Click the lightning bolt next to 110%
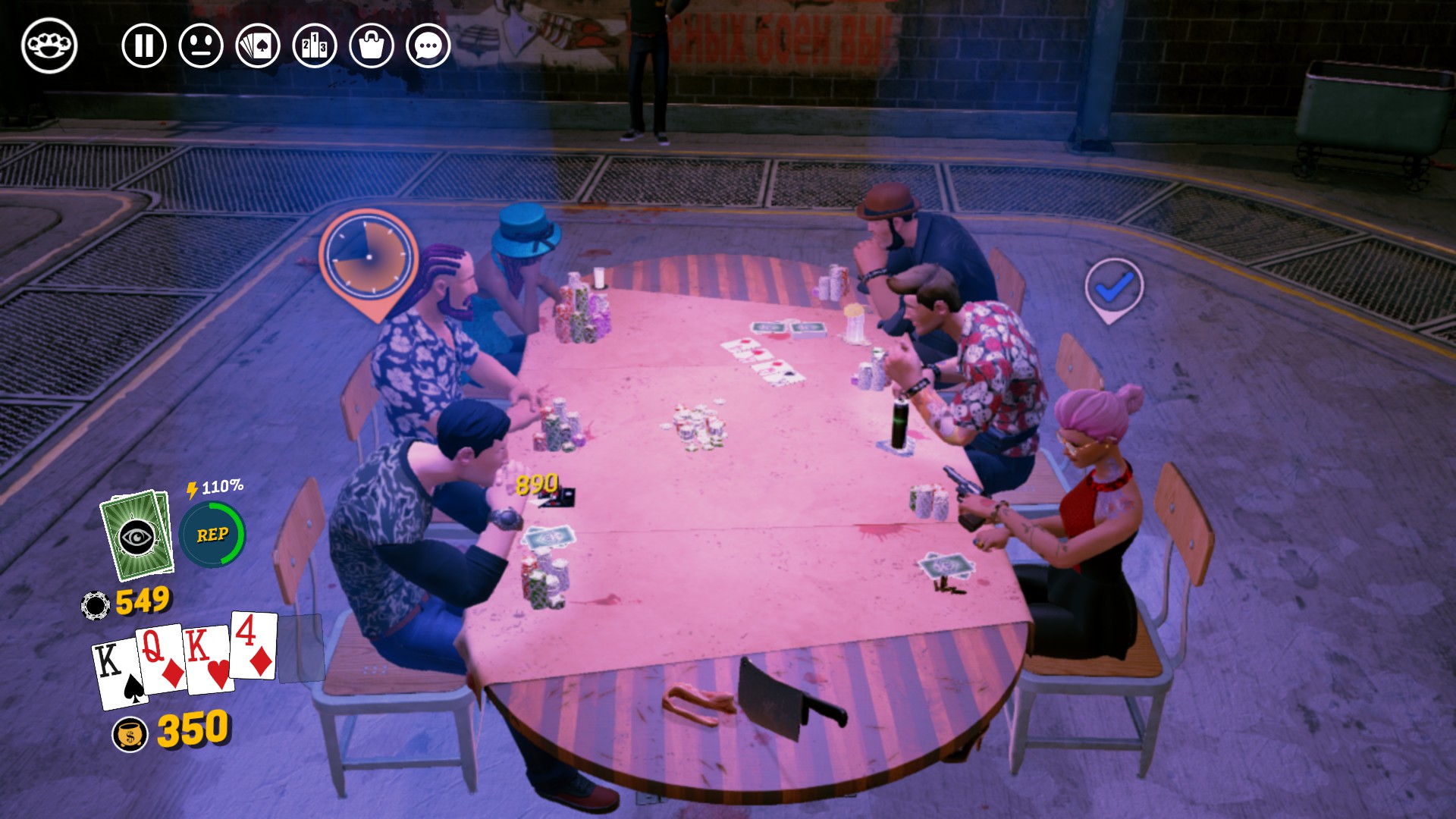1456x819 pixels. click(x=192, y=489)
